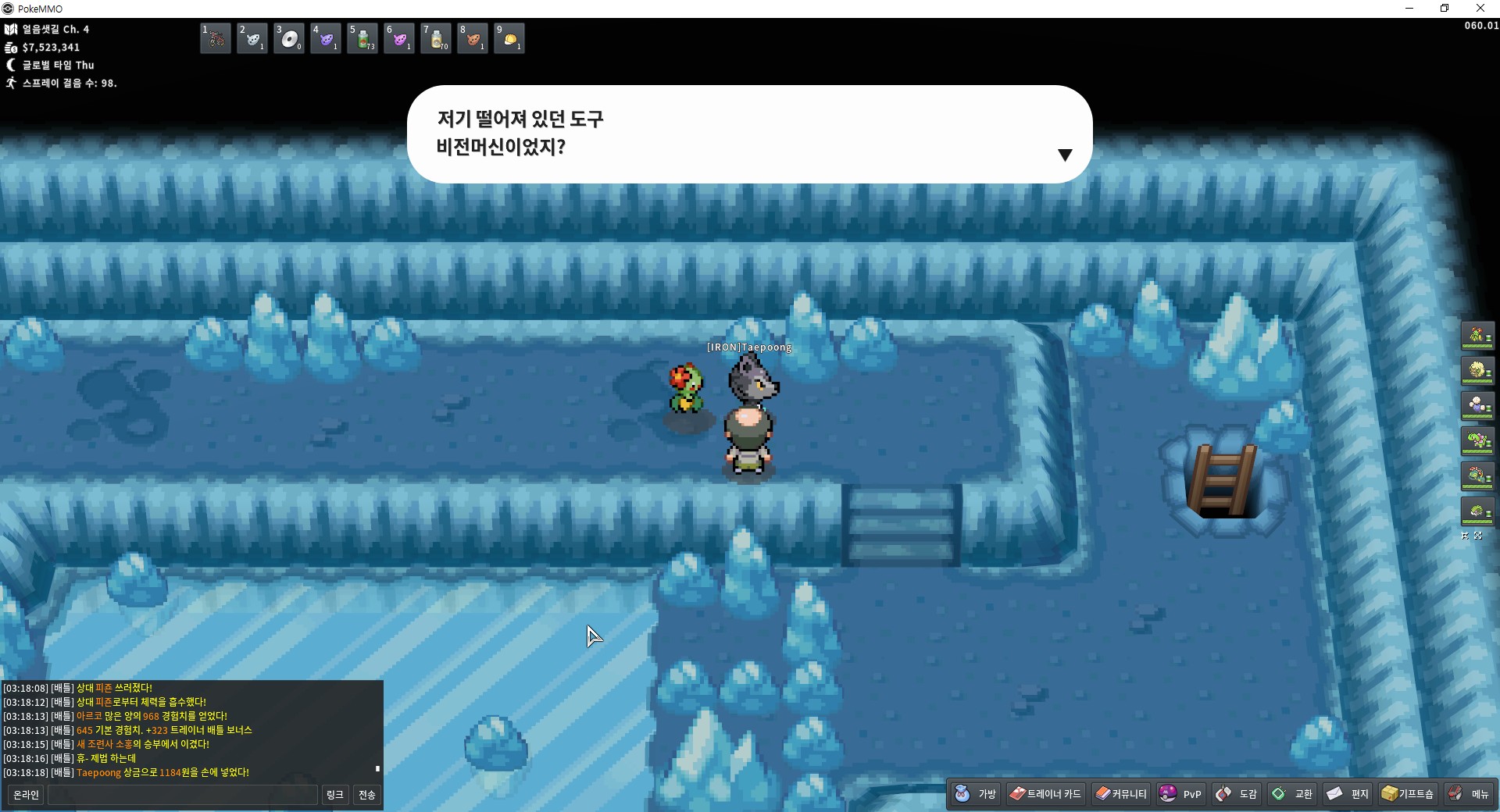Open the 도감 Pokédex
Image resolution: width=1500 pixels, height=812 pixels.
(1237, 794)
